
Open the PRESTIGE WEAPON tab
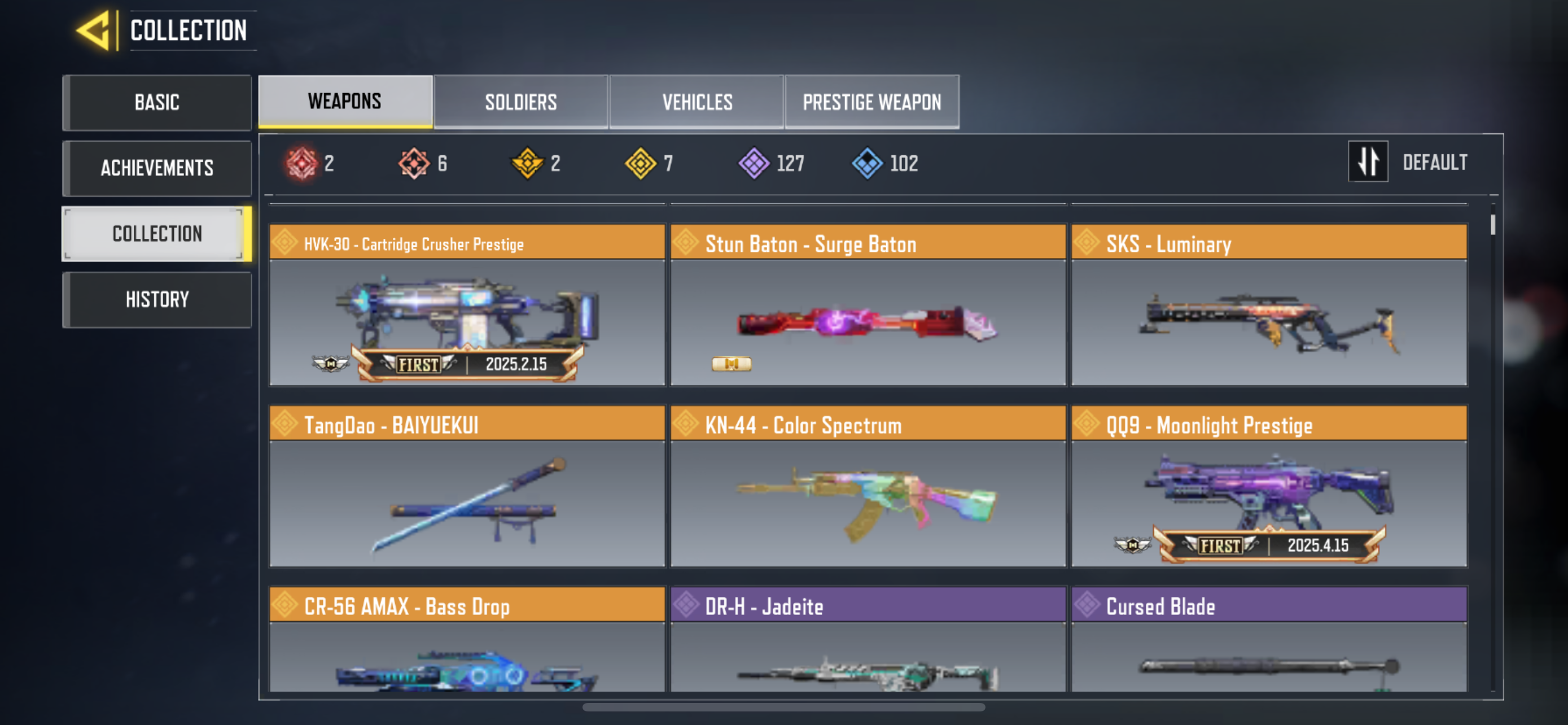[871, 102]
